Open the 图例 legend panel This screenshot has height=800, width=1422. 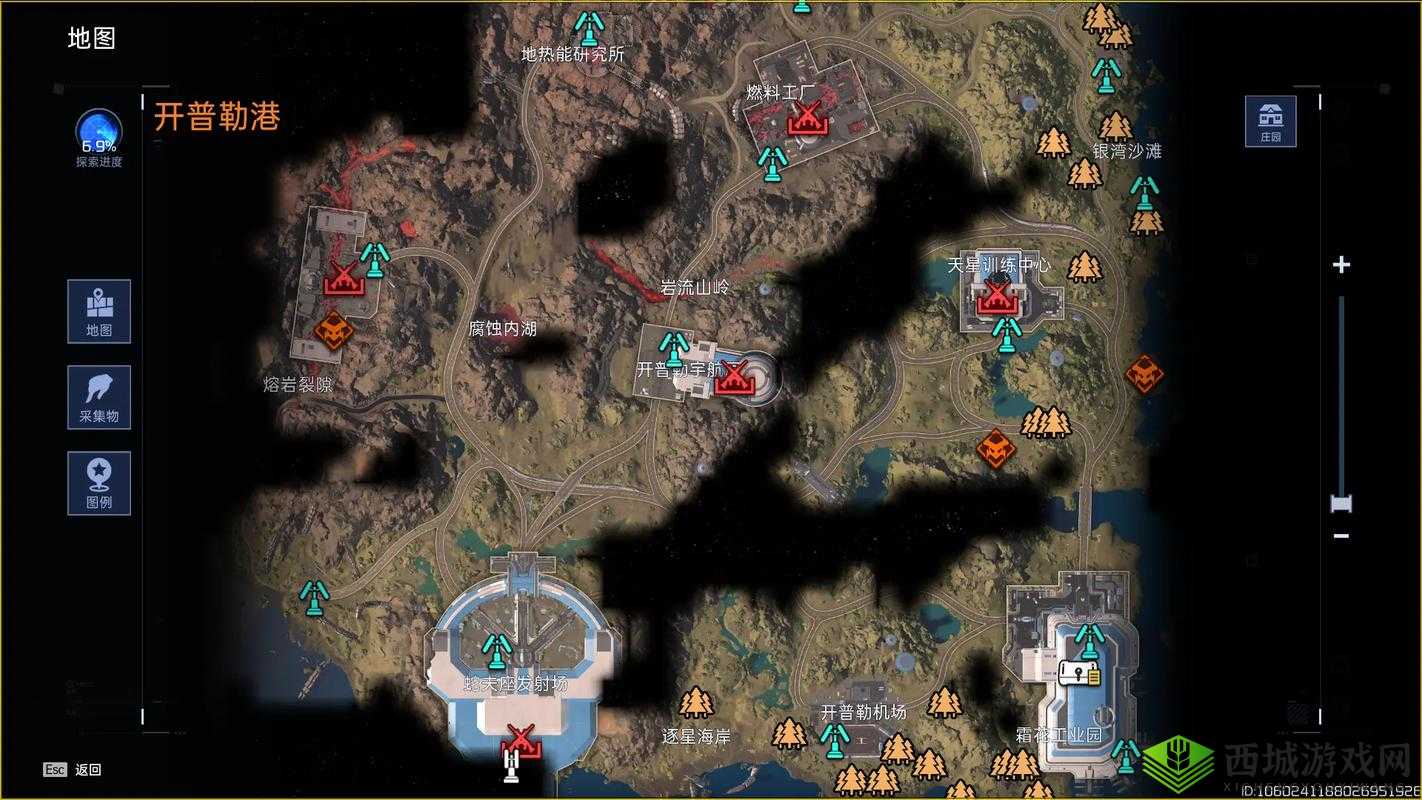[x=98, y=483]
